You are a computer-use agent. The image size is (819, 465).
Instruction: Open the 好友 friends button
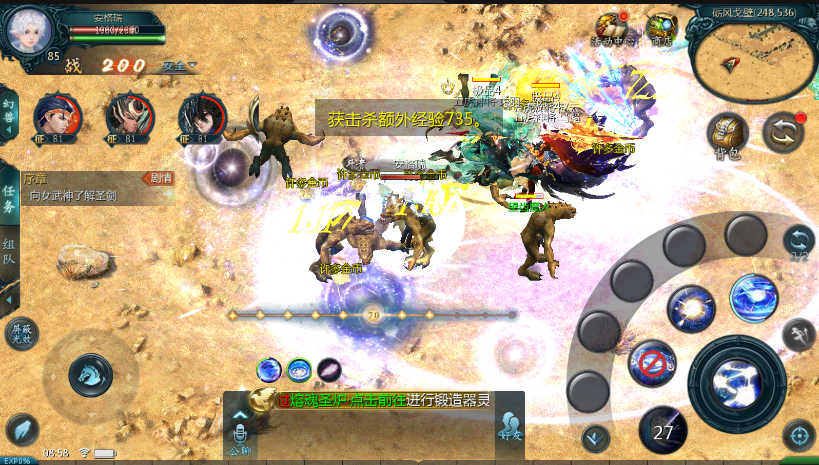tap(510, 427)
